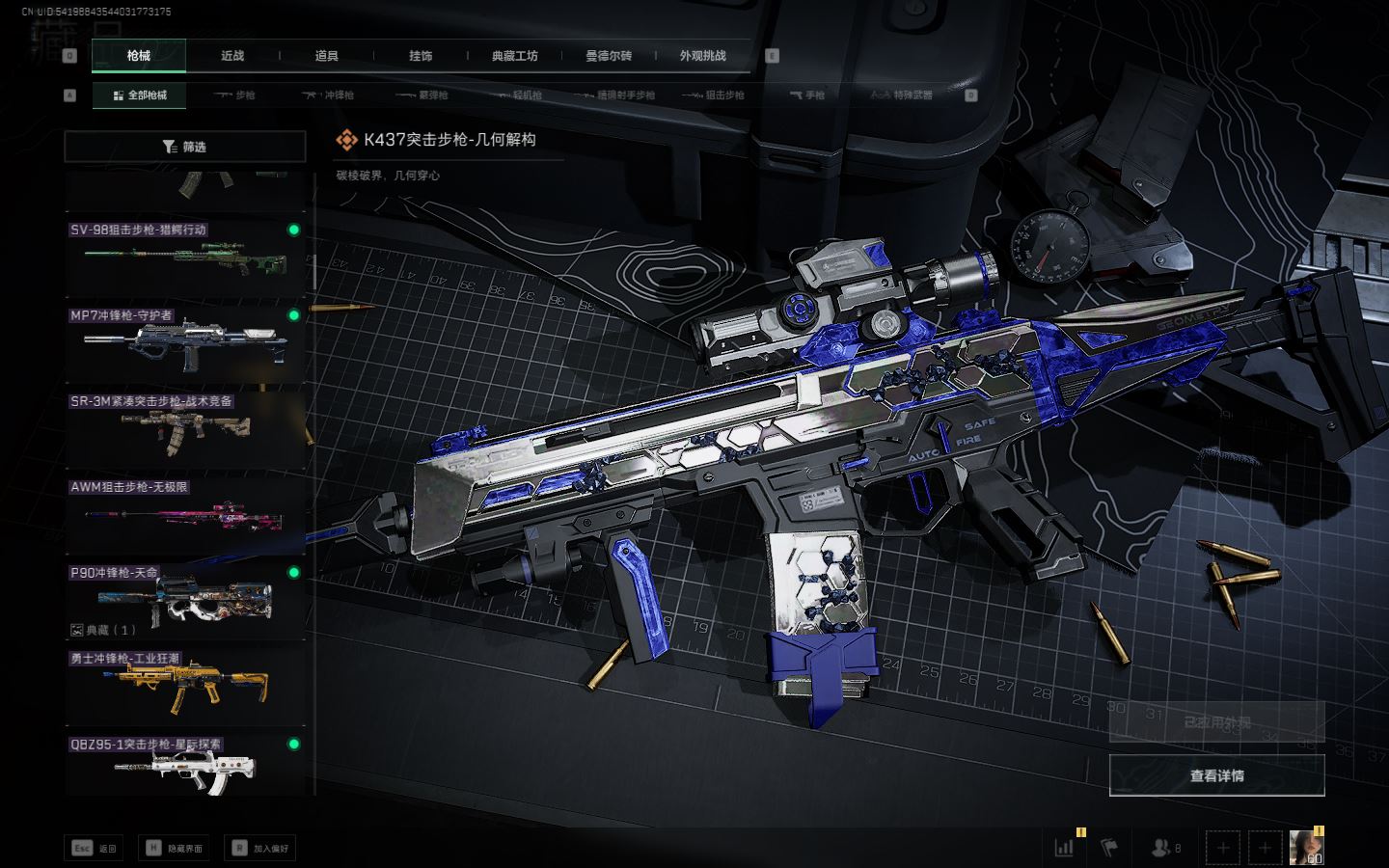Open the 筛选 filter button
The width and height of the screenshot is (1389, 868).
coord(185,147)
